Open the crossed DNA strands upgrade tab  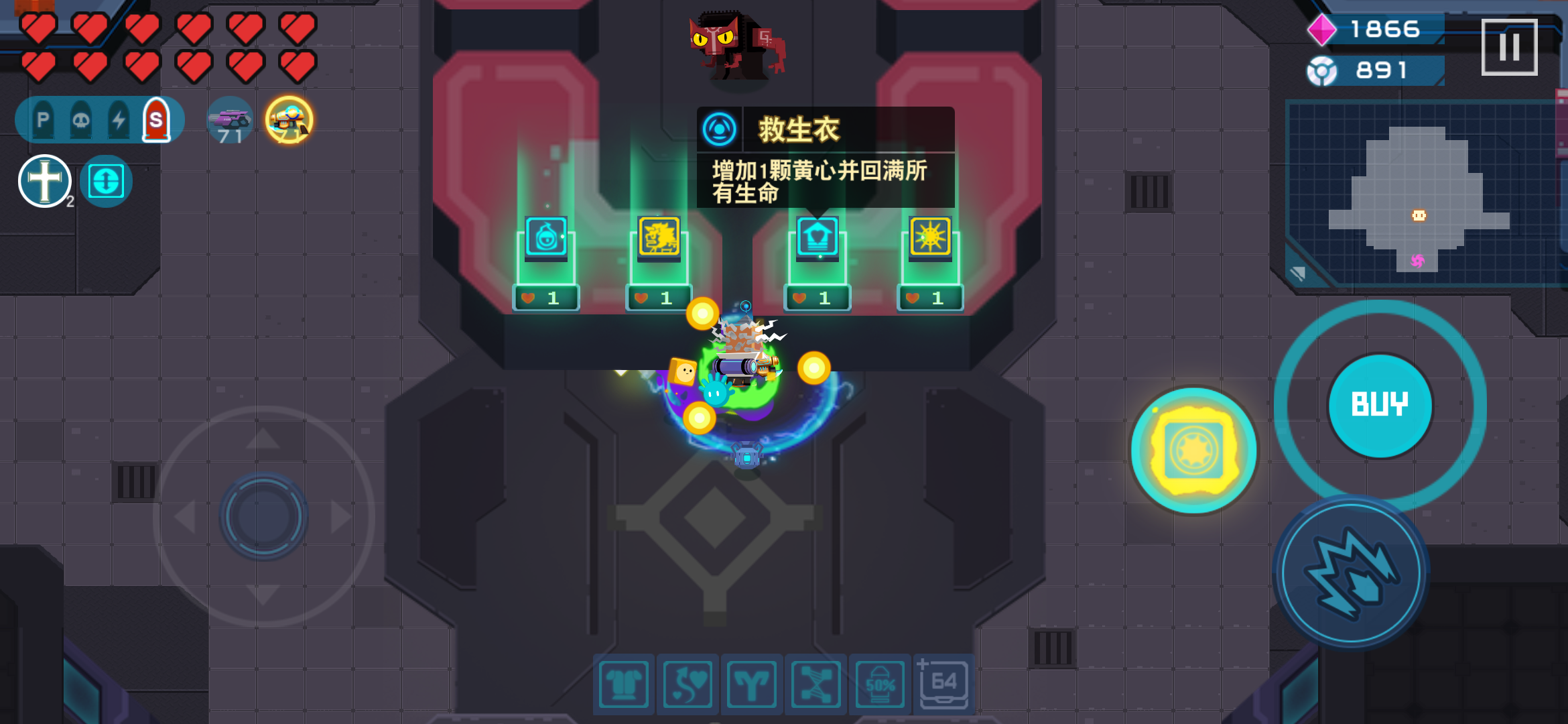pos(816,684)
